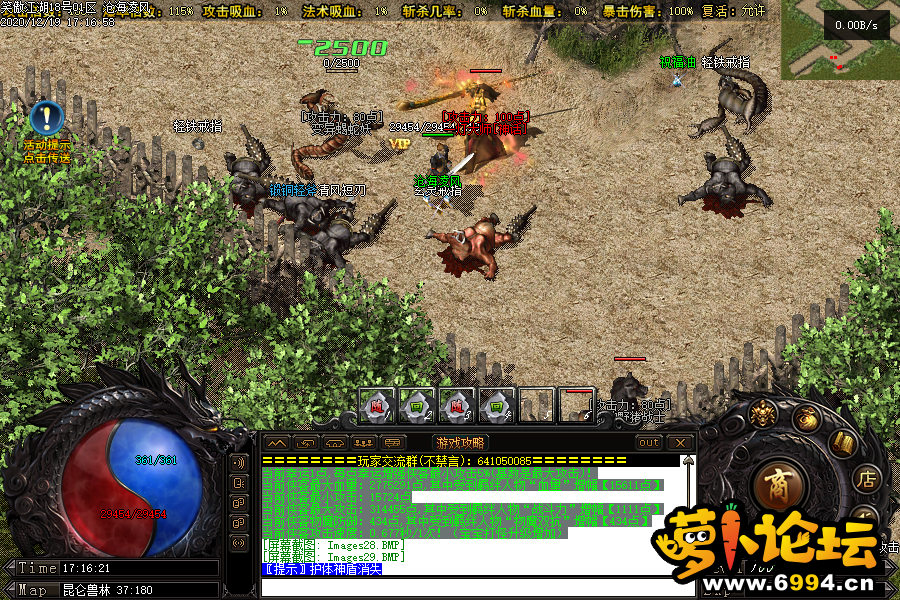This screenshot has height=600, width=900.
Task: Click the chat text input field
Action: tap(470, 586)
